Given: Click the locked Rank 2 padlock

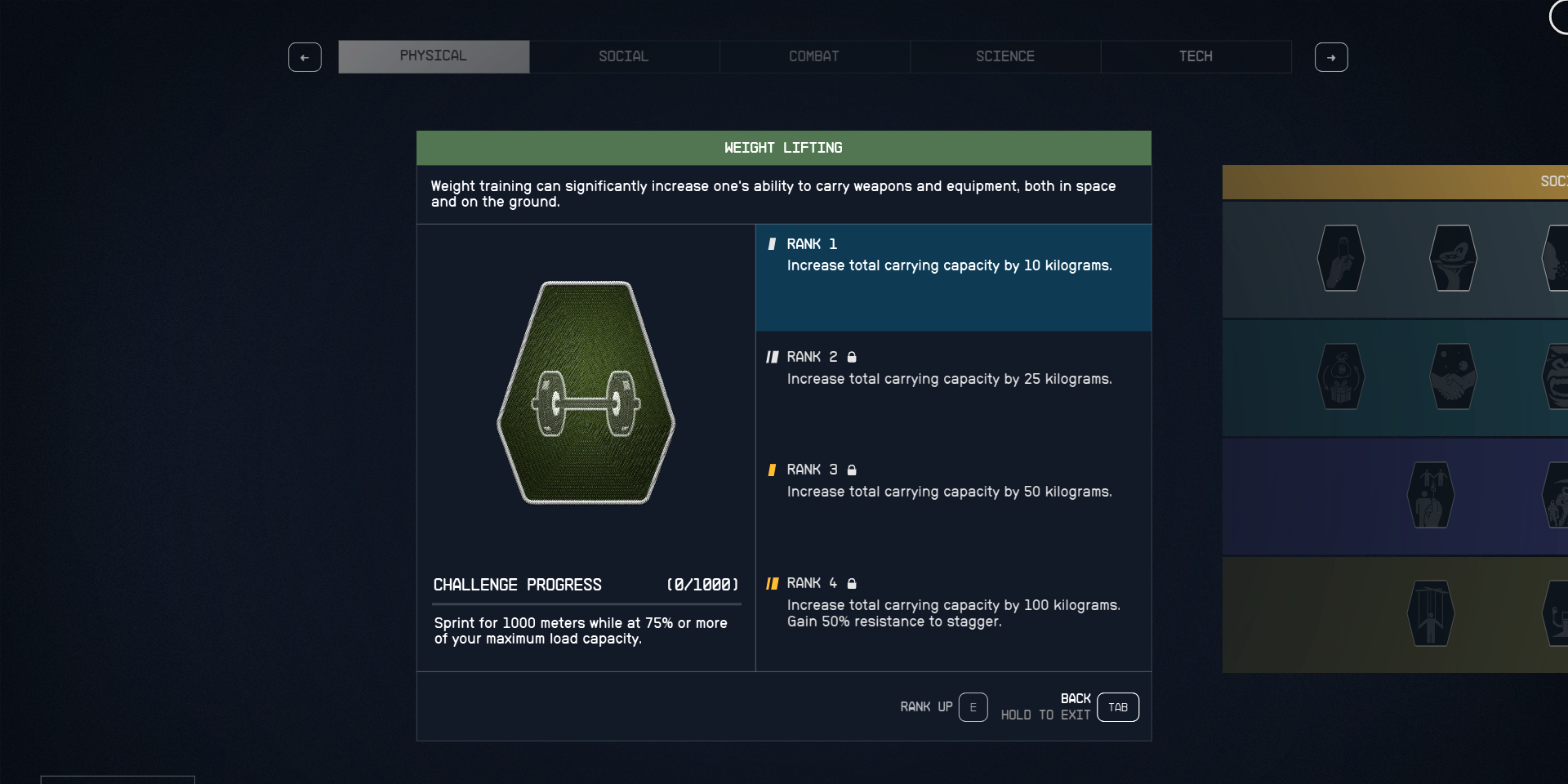Looking at the screenshot, I should [853, 357].
